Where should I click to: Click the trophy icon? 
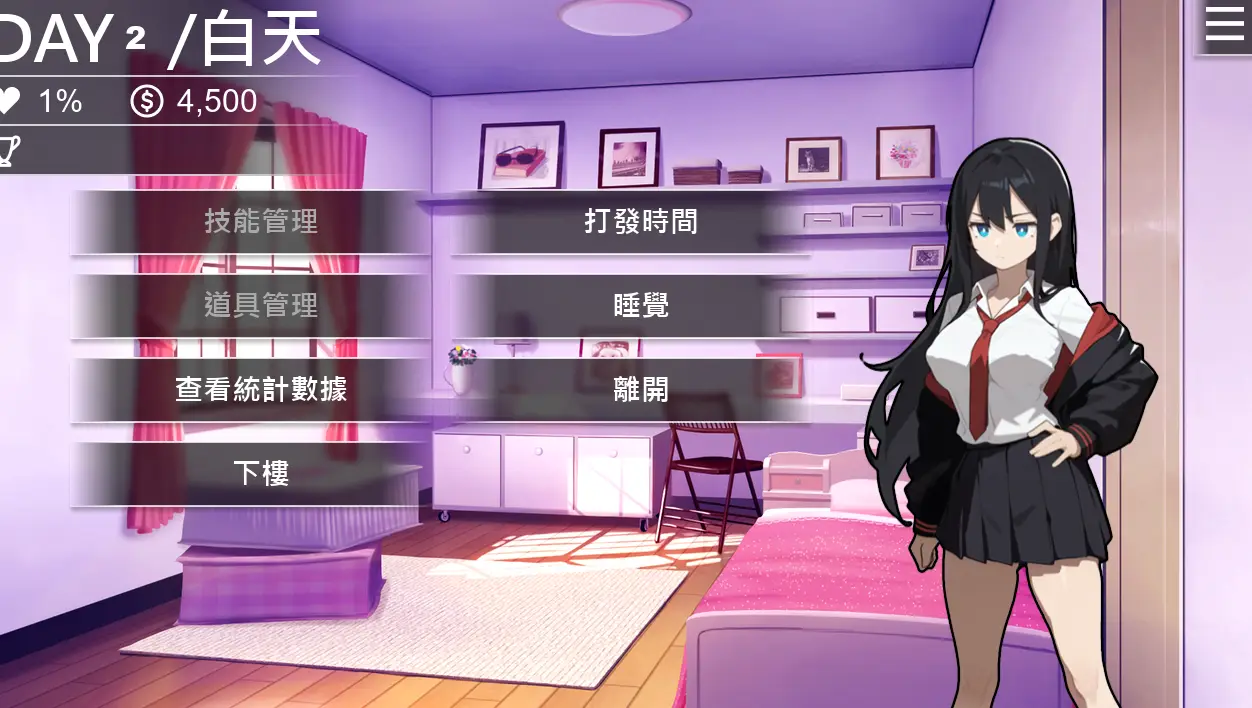9,151
